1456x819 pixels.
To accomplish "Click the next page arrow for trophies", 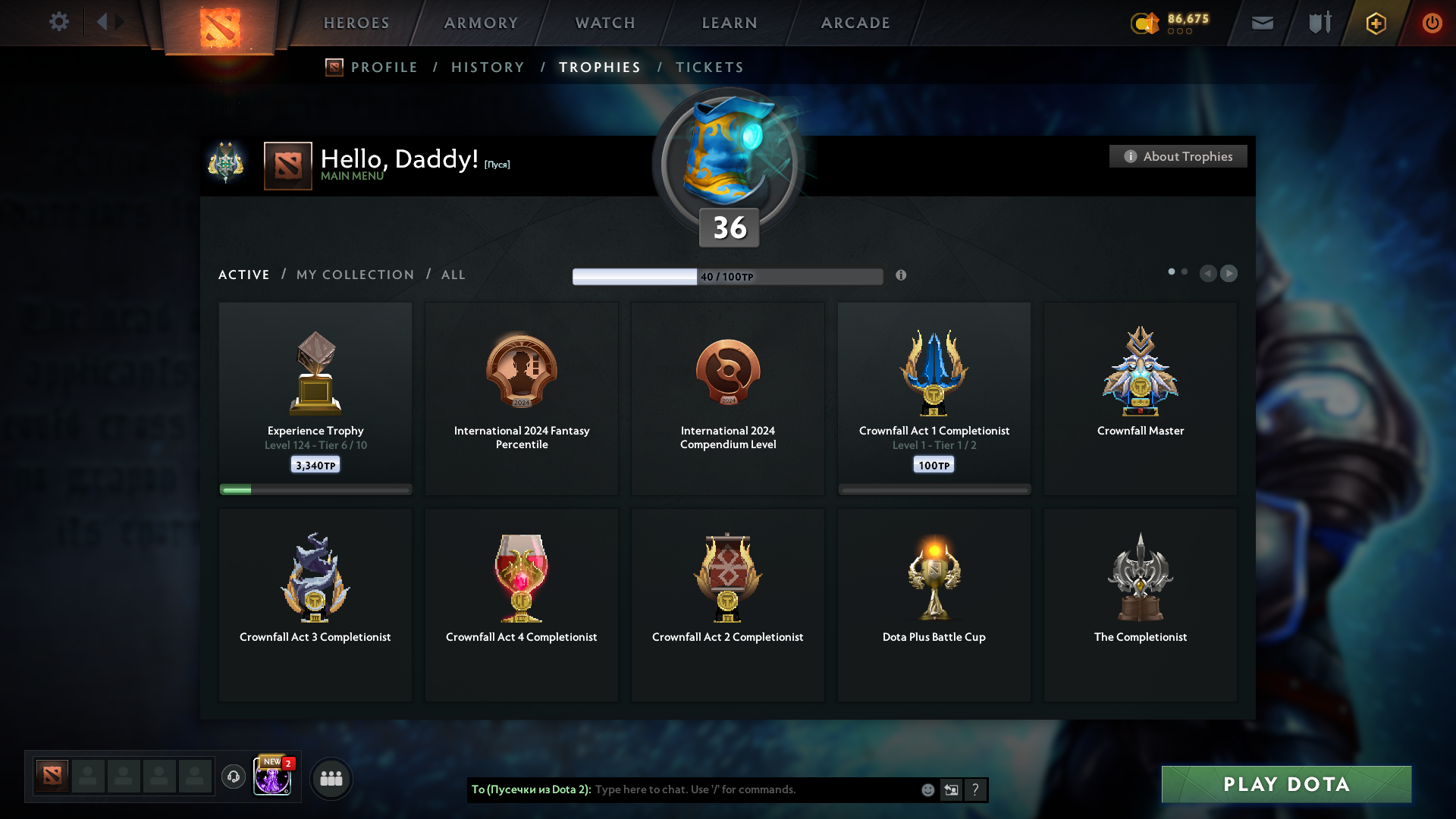I will click(1229, 274).
